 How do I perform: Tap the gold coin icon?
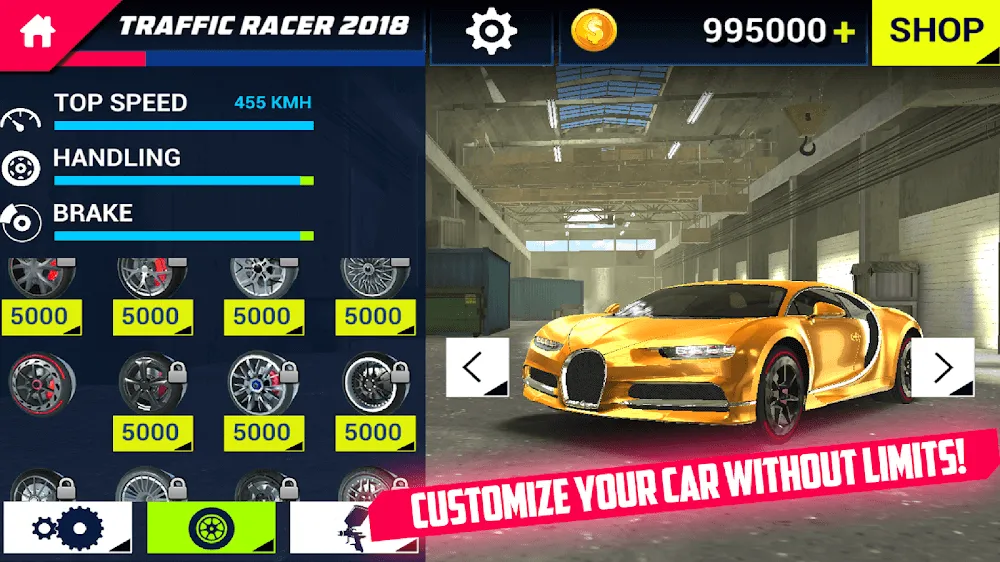click(594, 31)
